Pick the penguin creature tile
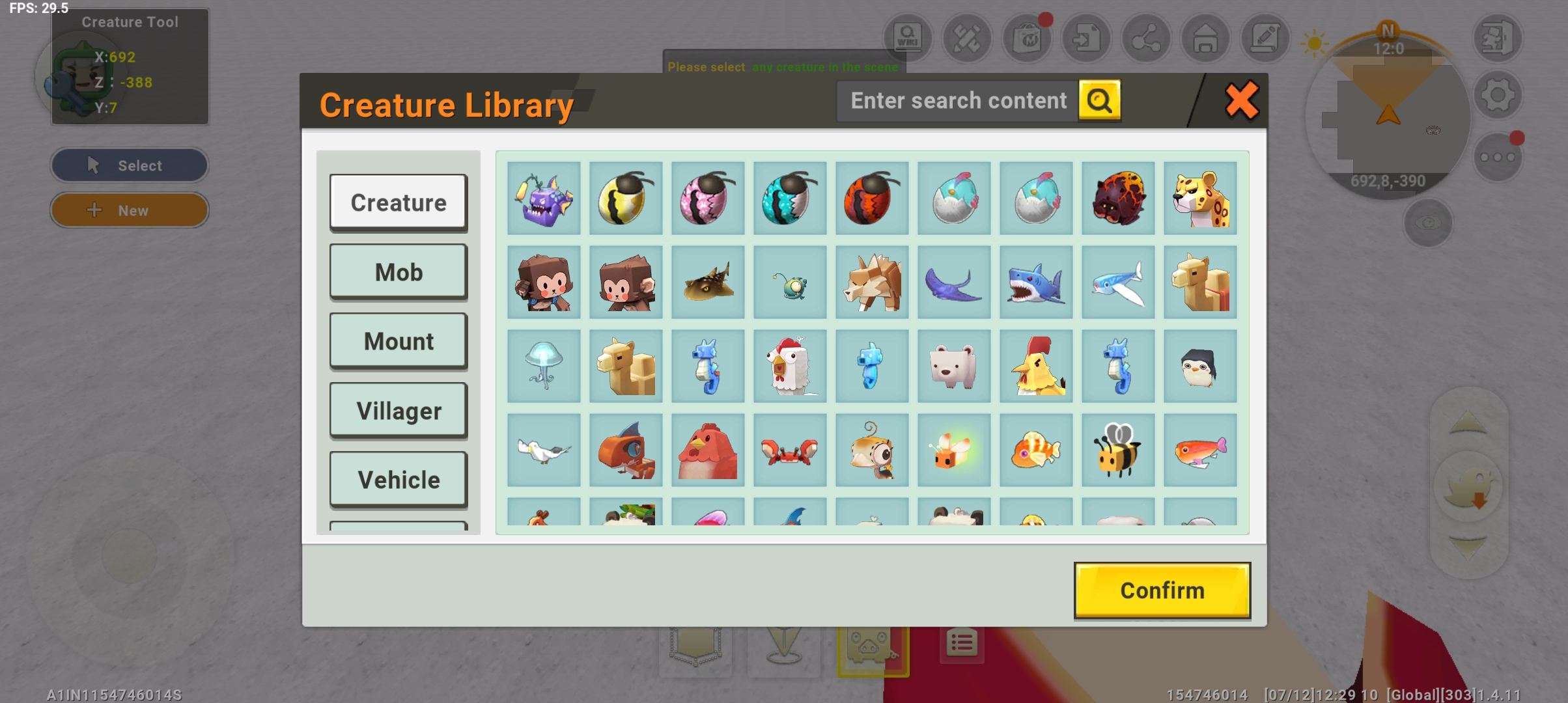Viewport: 1568px width, 703px height. click(x=1200, y=366)
